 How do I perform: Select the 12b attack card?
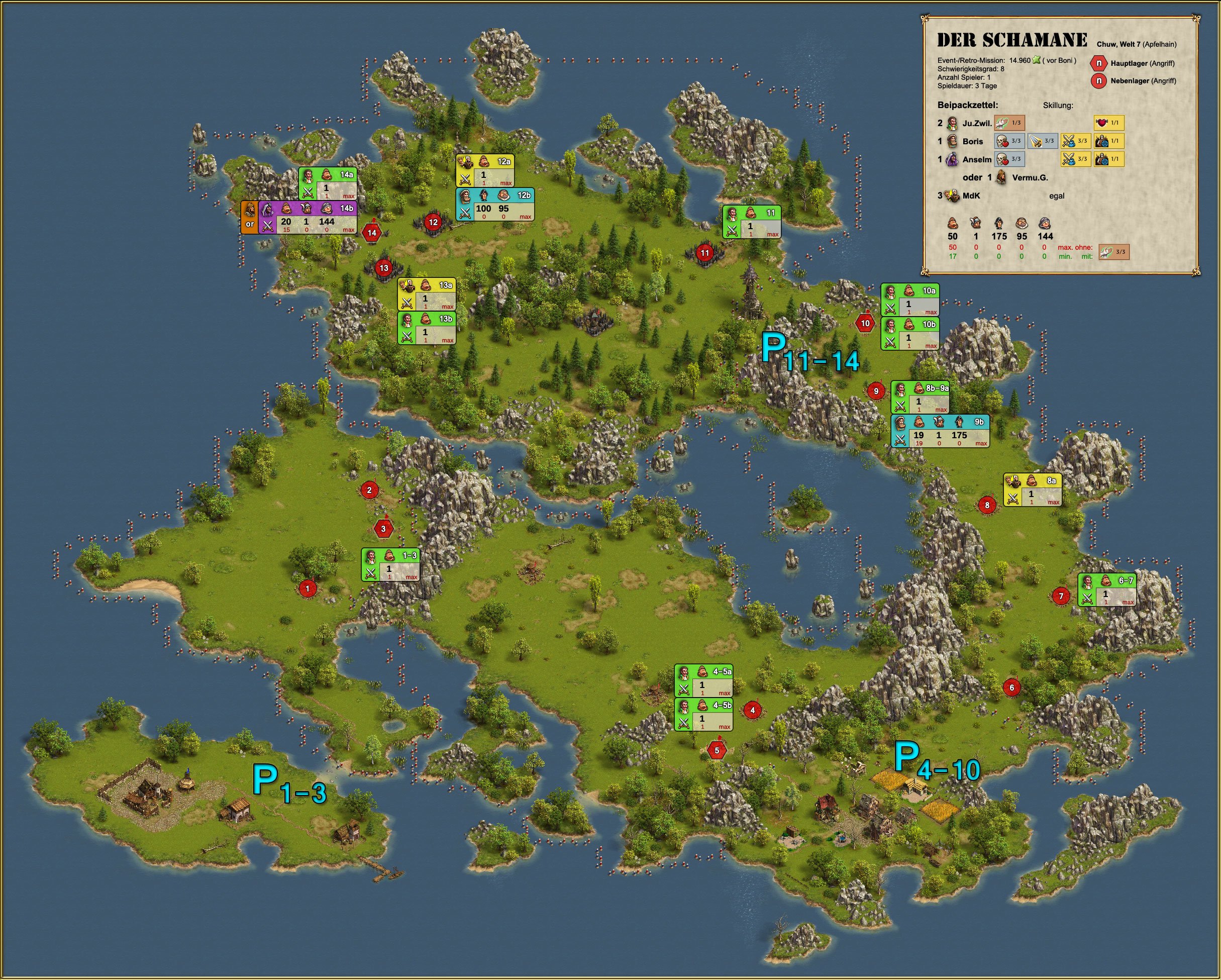(x=495, y=205)
